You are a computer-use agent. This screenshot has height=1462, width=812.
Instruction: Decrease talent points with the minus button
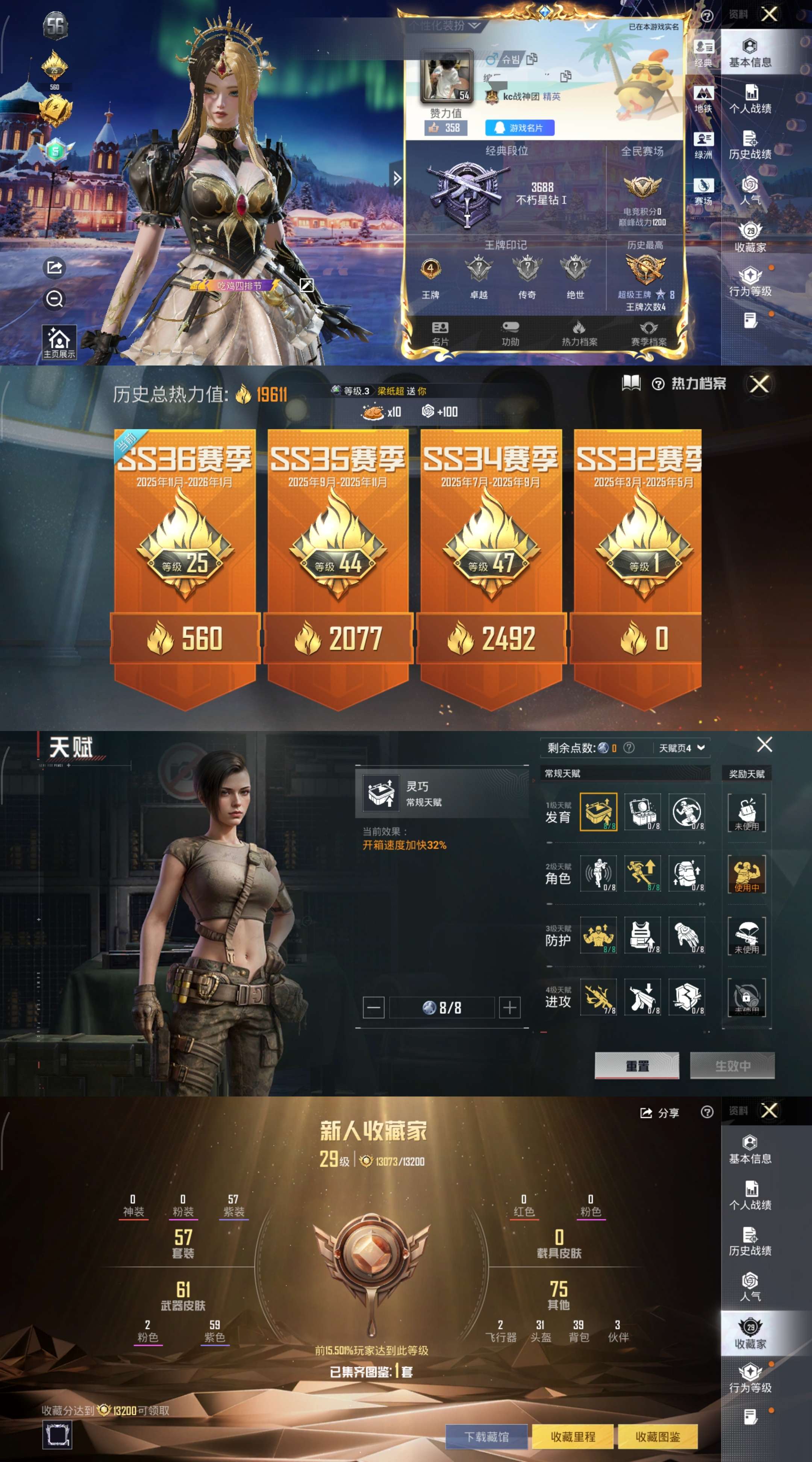coord(373,1007)
